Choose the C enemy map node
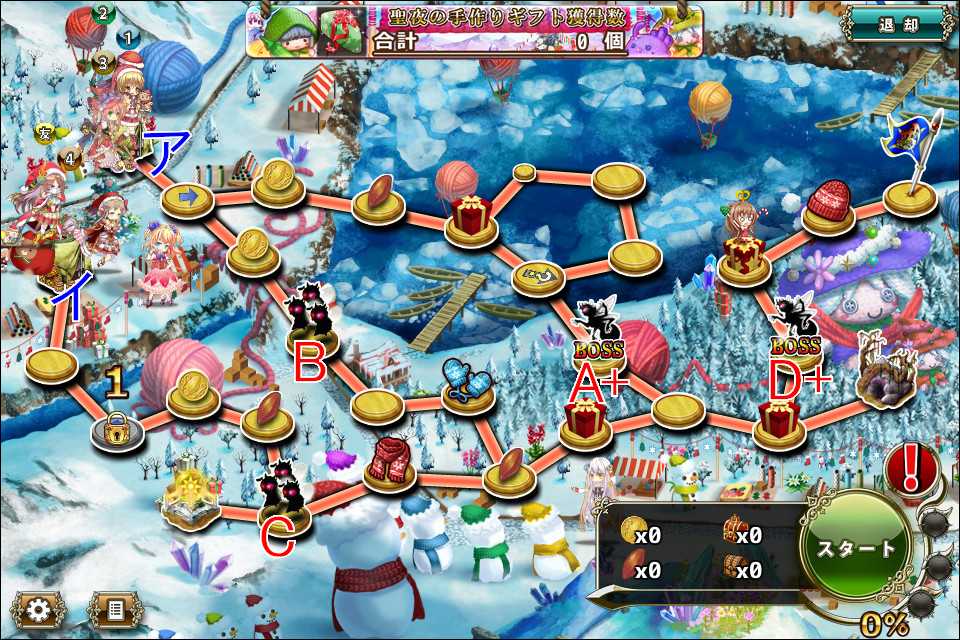960x640 pixels. pos(283,494)
